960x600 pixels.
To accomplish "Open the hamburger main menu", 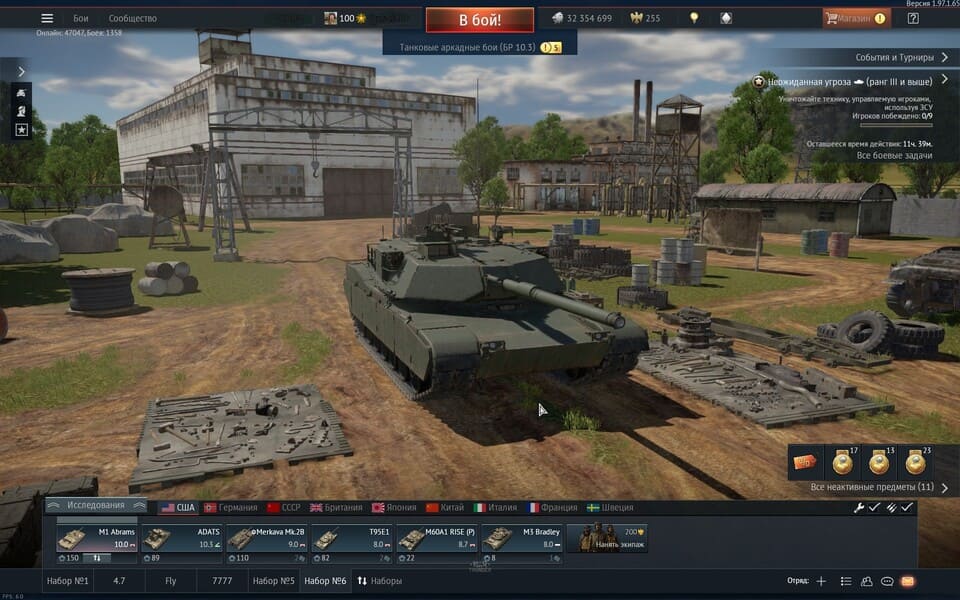I will [x=47, y=18].
